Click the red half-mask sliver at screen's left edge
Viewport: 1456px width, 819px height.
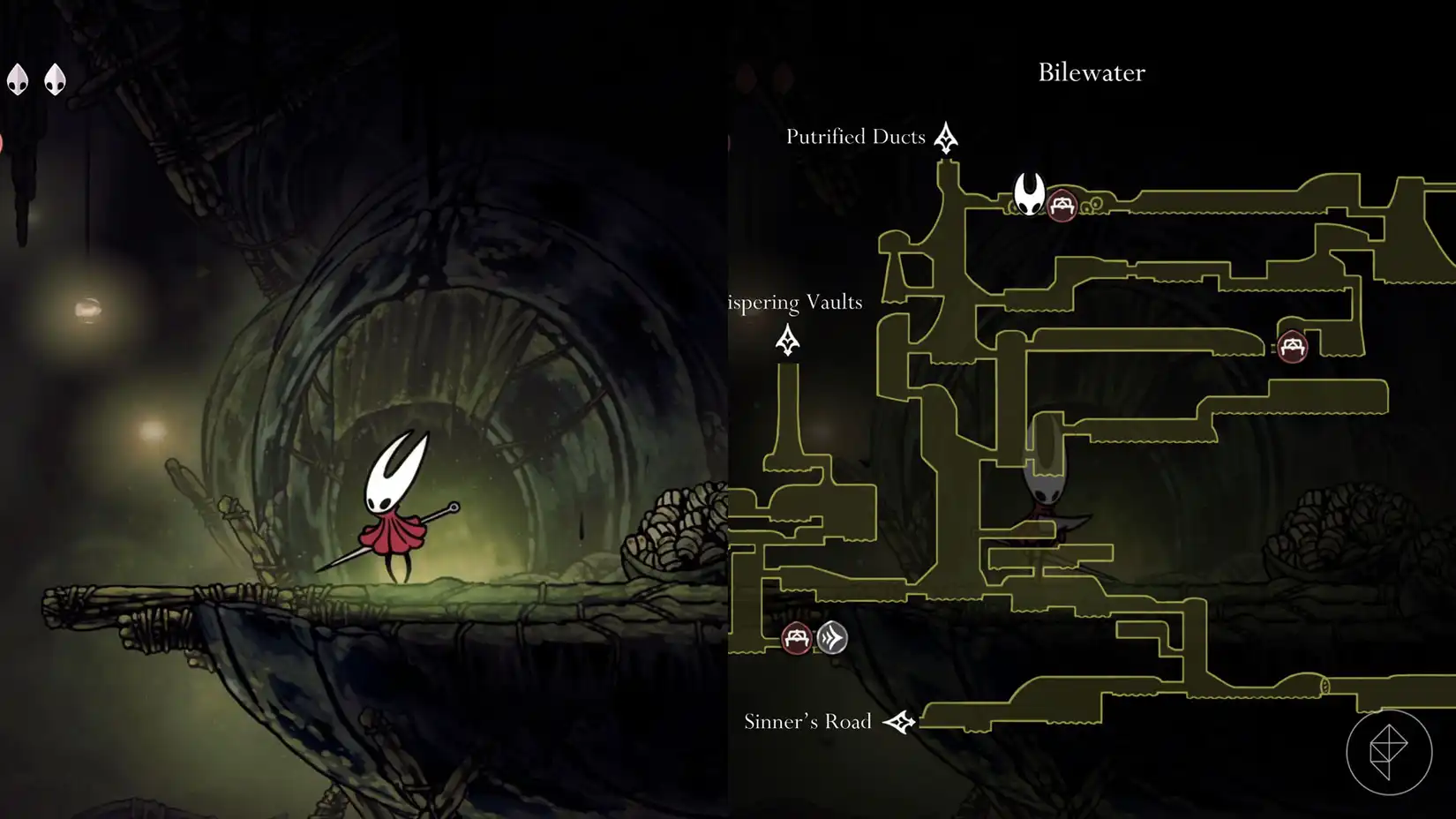point(3,141)
